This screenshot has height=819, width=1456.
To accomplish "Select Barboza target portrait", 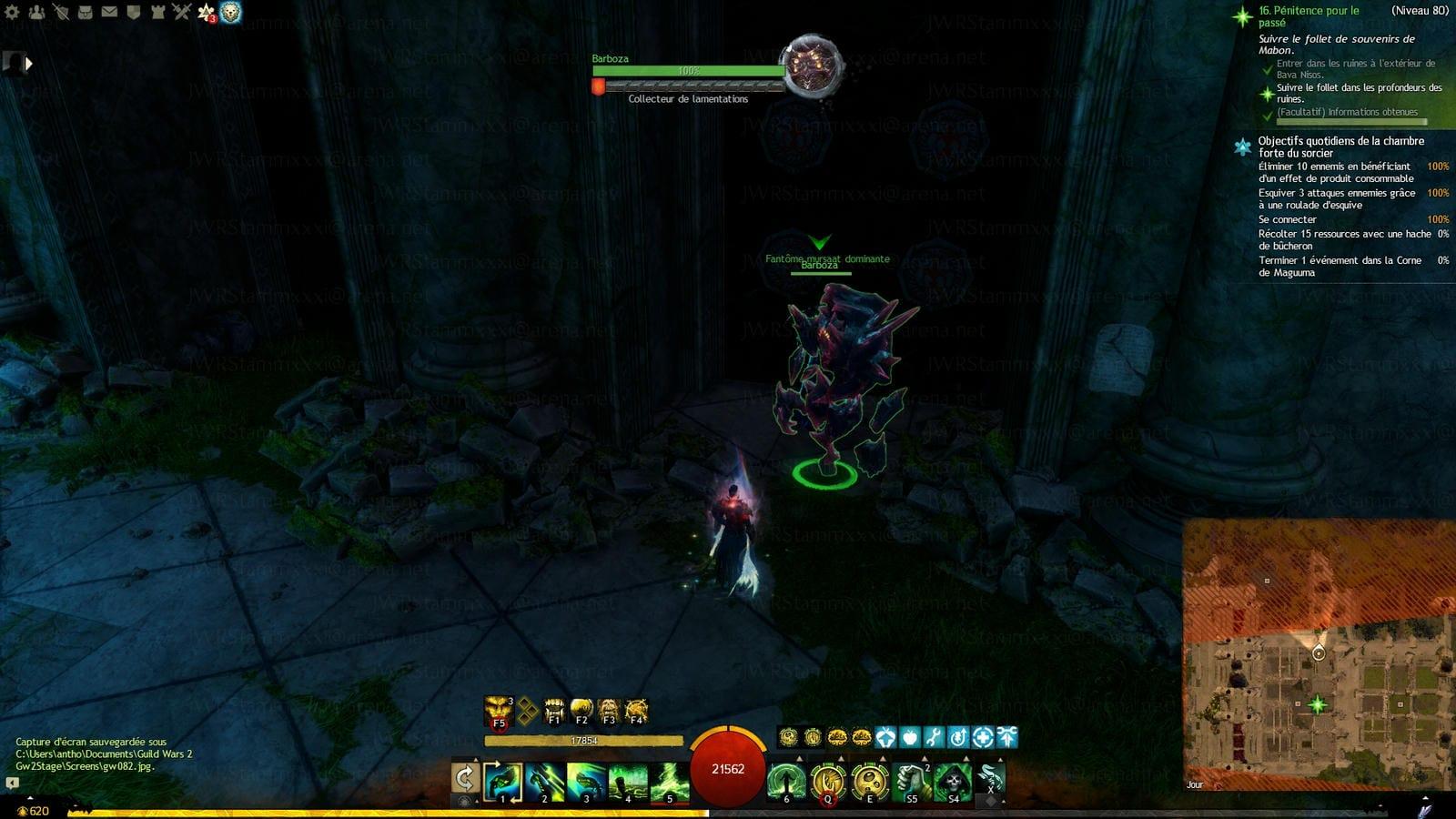I will point(813,66).
